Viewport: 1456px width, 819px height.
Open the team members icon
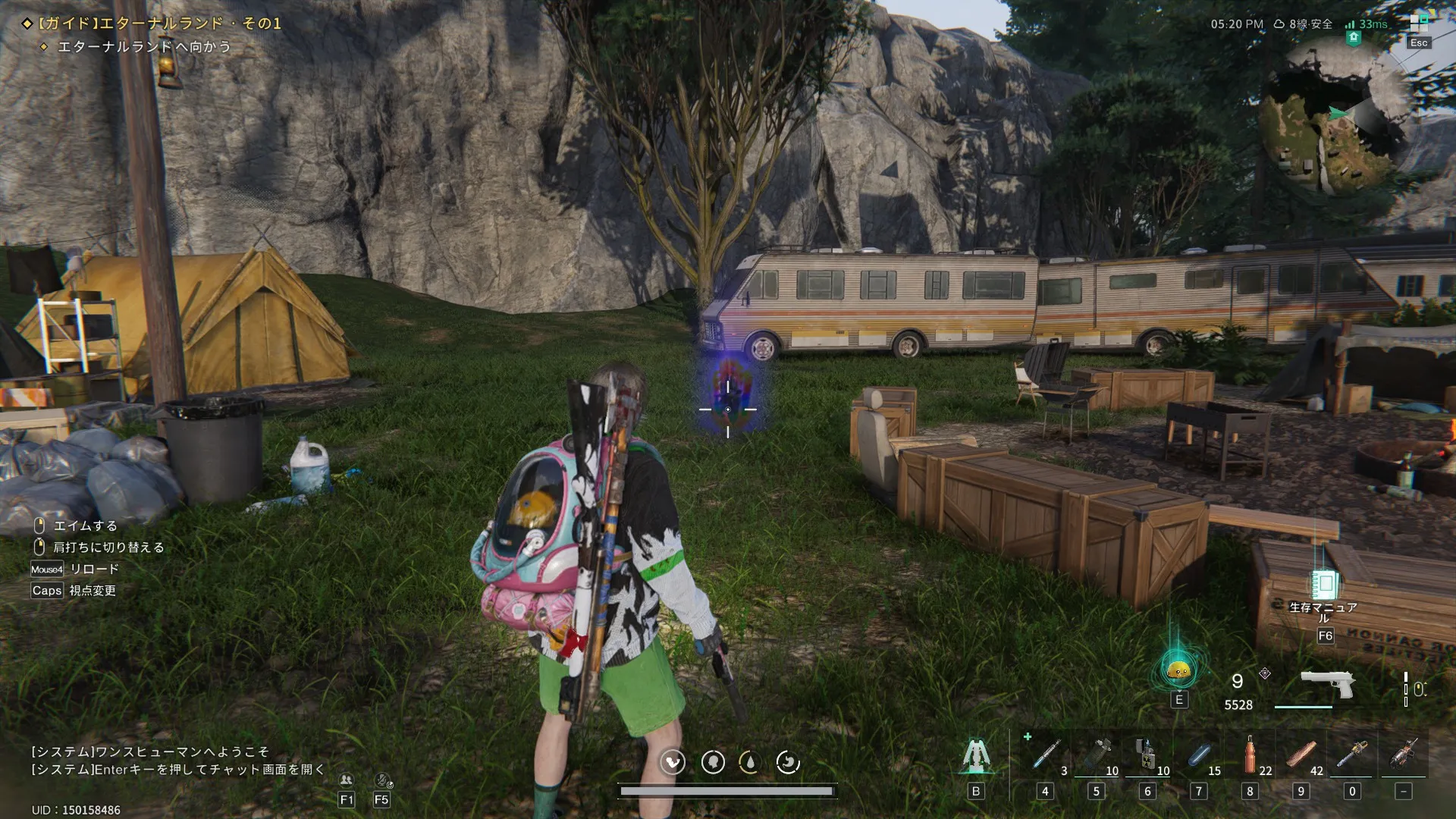point(347,780)
